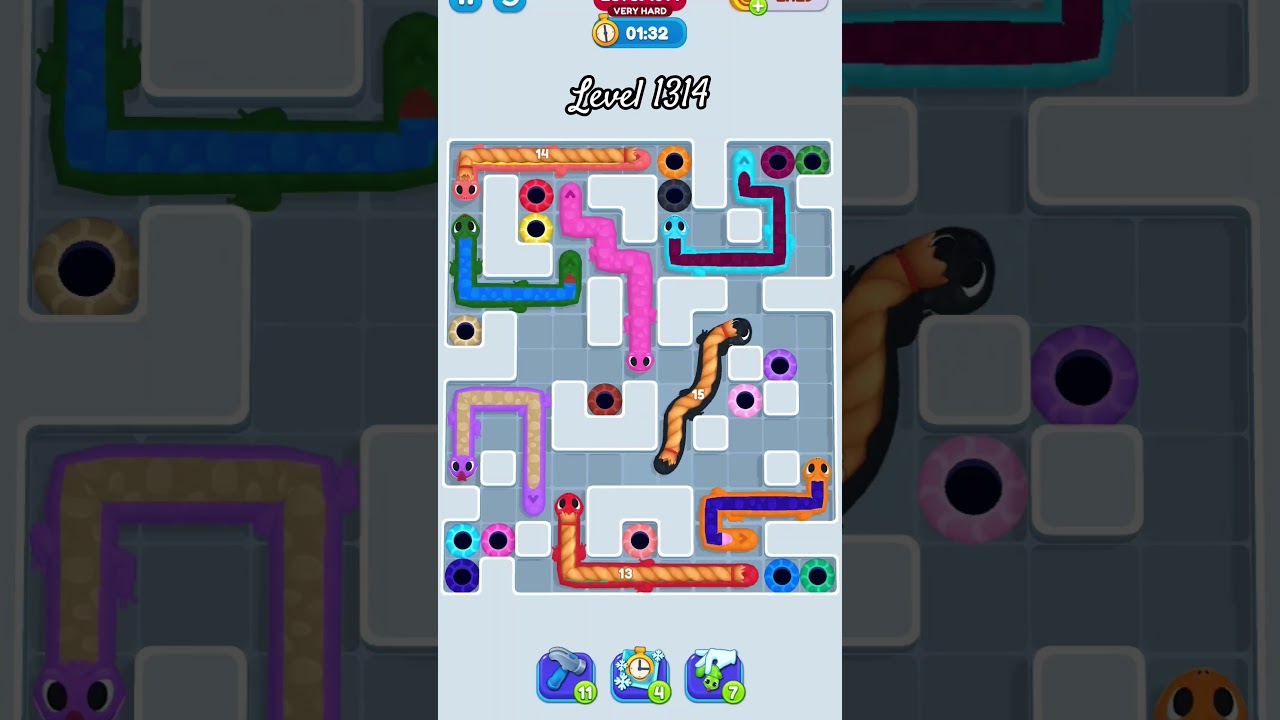Tap the coin icon in the top right
The width and height of the screenshot is (1280, 720).
coord(740,6)
